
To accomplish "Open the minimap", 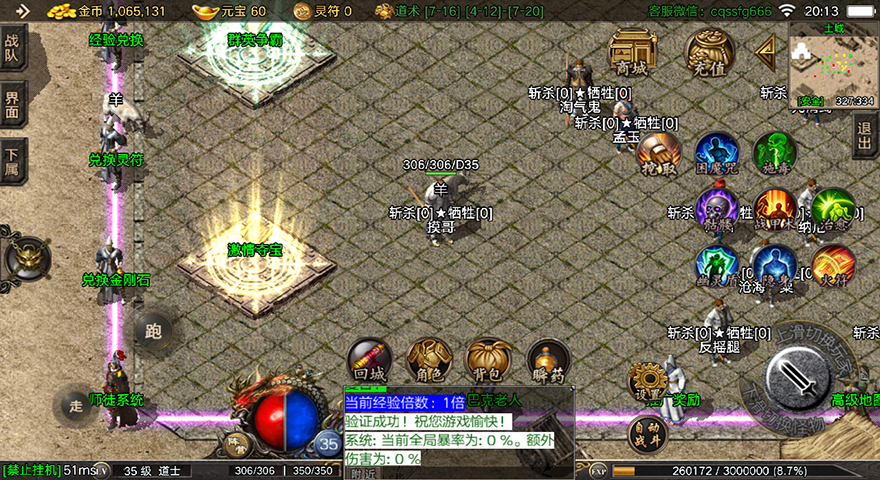I will click(832, 65).
